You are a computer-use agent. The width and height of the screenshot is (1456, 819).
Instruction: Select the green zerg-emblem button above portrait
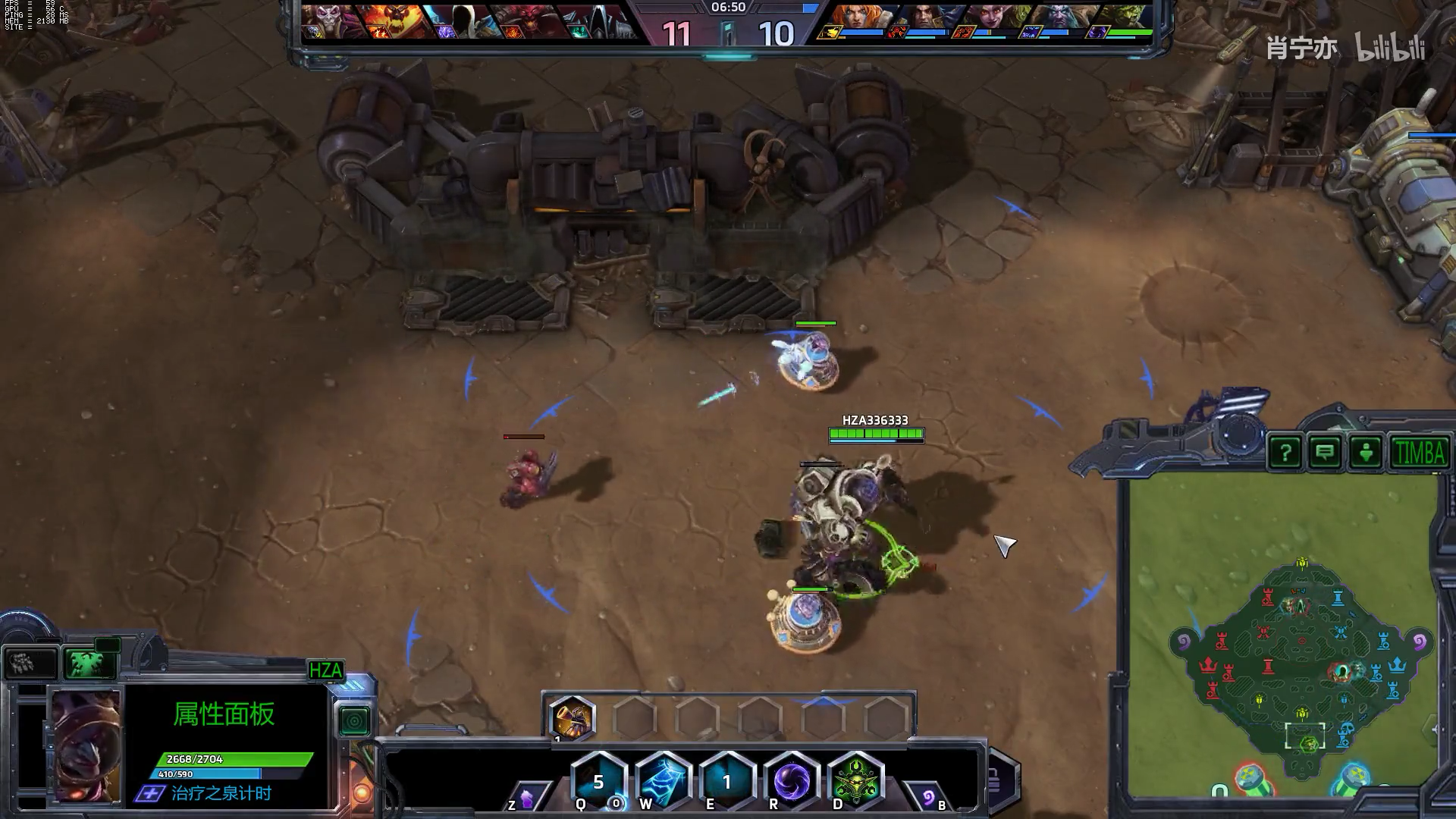tap(89, 662)
